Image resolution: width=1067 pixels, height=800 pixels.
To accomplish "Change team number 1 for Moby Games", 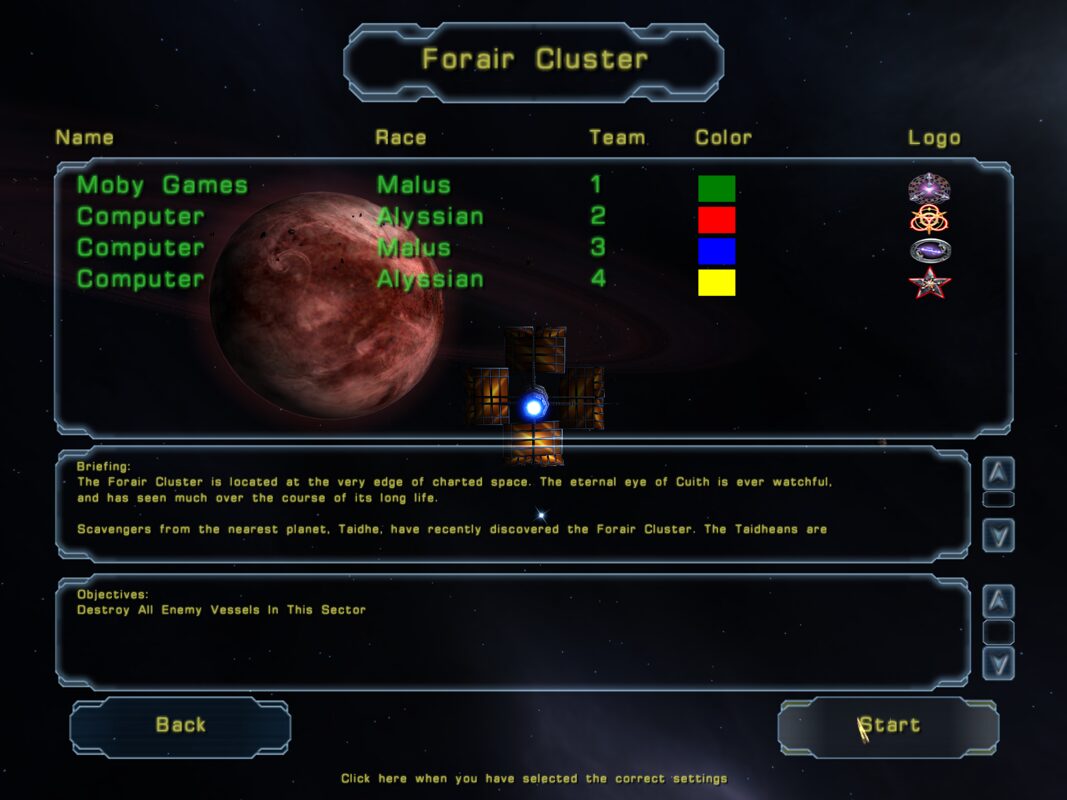I will tap(597, 185).
